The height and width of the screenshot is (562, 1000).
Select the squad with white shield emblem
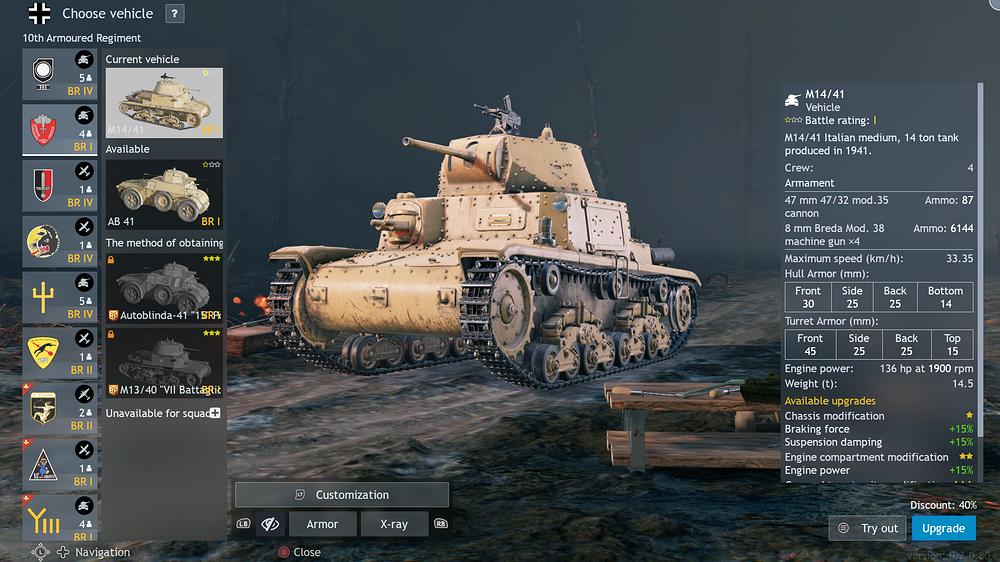(60, 75)
